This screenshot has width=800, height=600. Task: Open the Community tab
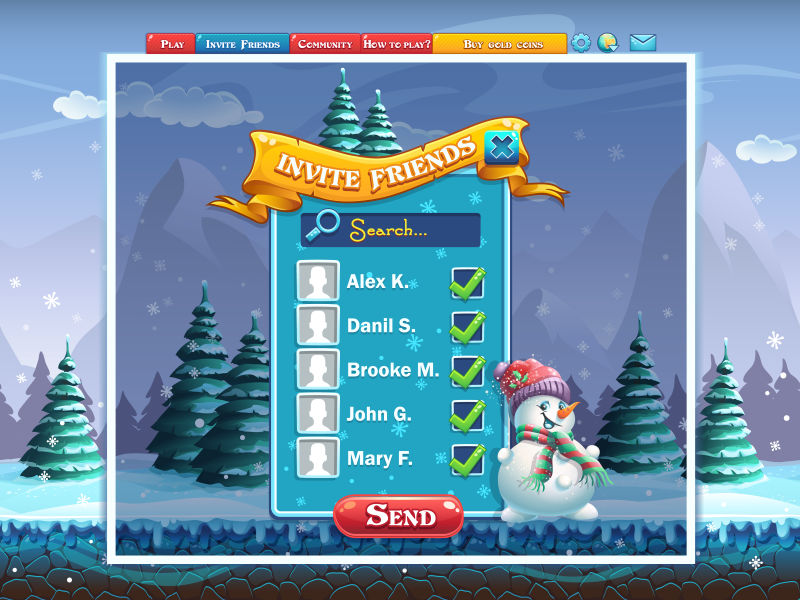tap(325, 44)
